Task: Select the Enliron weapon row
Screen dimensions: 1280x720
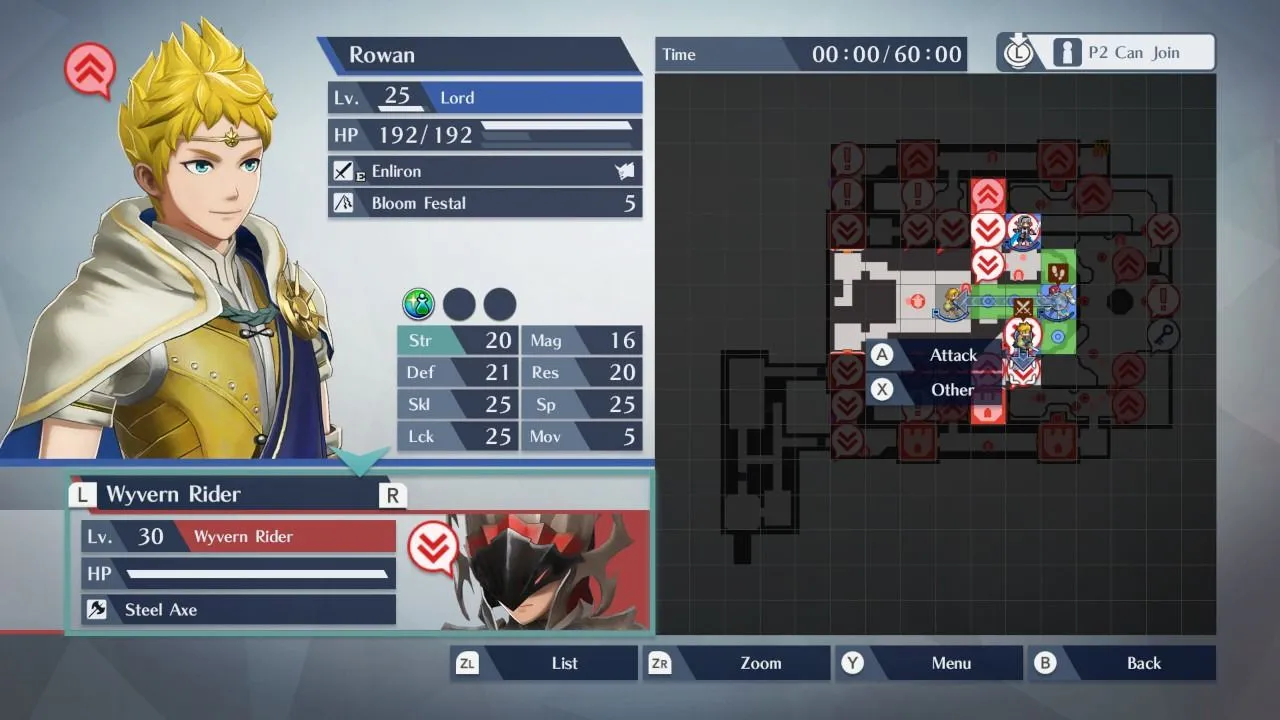Action: (x=485, y=171)
